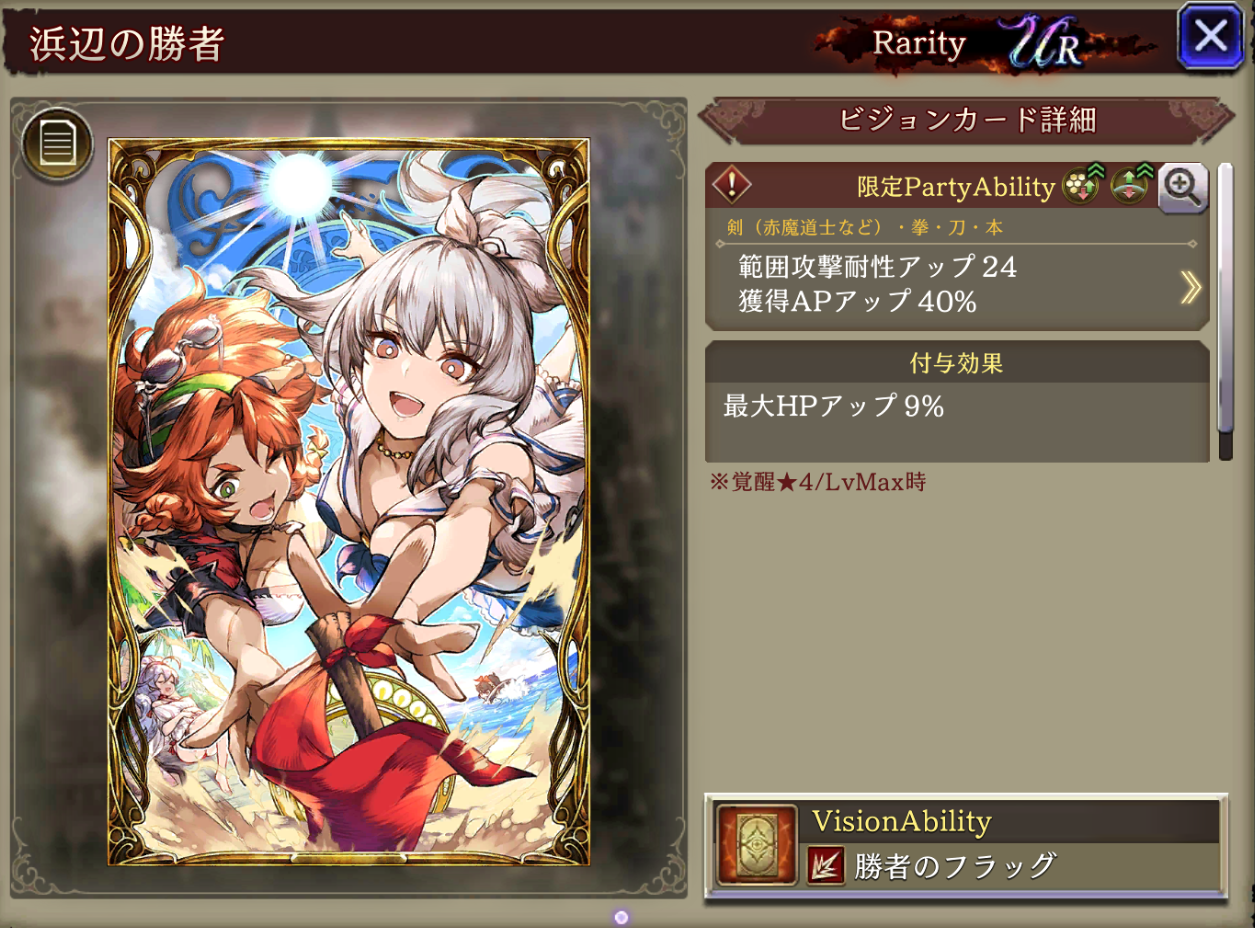This screenshot has width=1255, height=928.
Task: Close the vision card detail window
Action: click(1210, 37)
